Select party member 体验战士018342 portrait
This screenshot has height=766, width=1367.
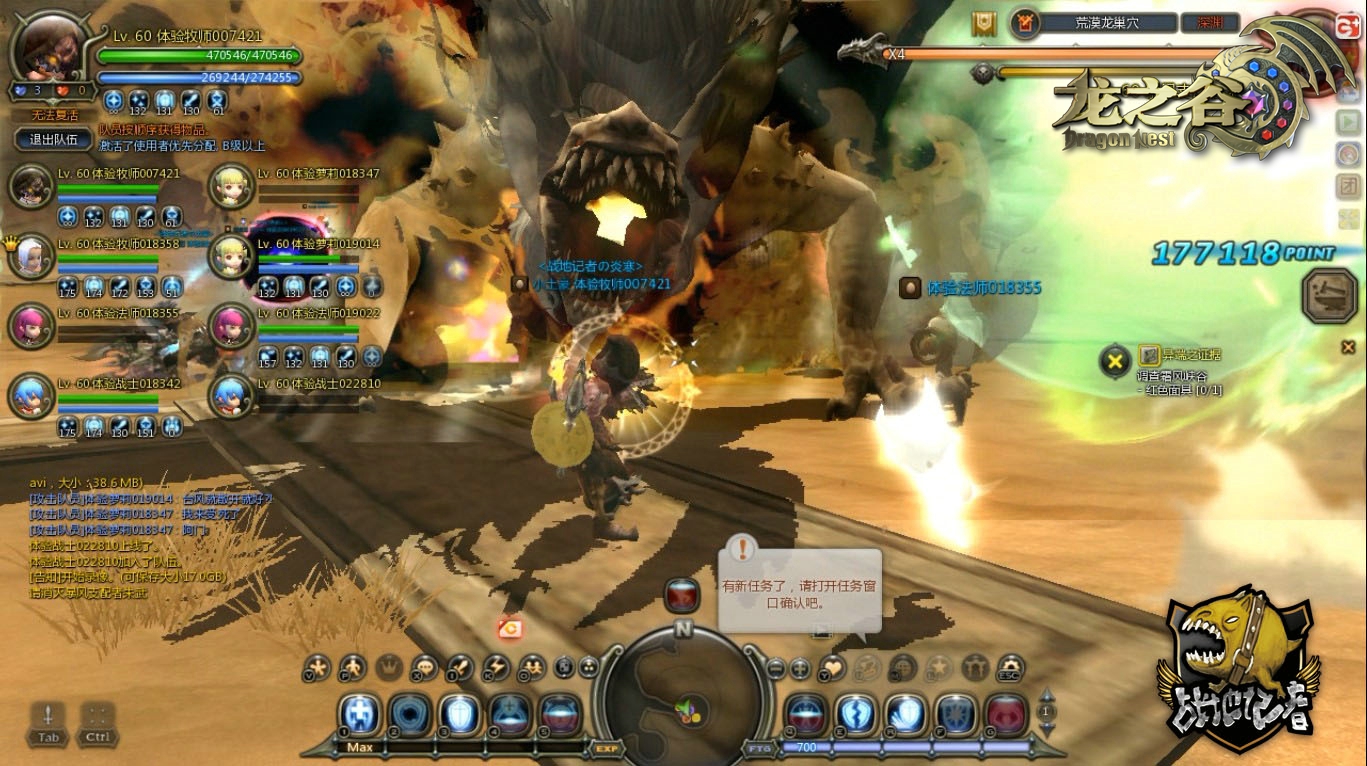(31, 396)
